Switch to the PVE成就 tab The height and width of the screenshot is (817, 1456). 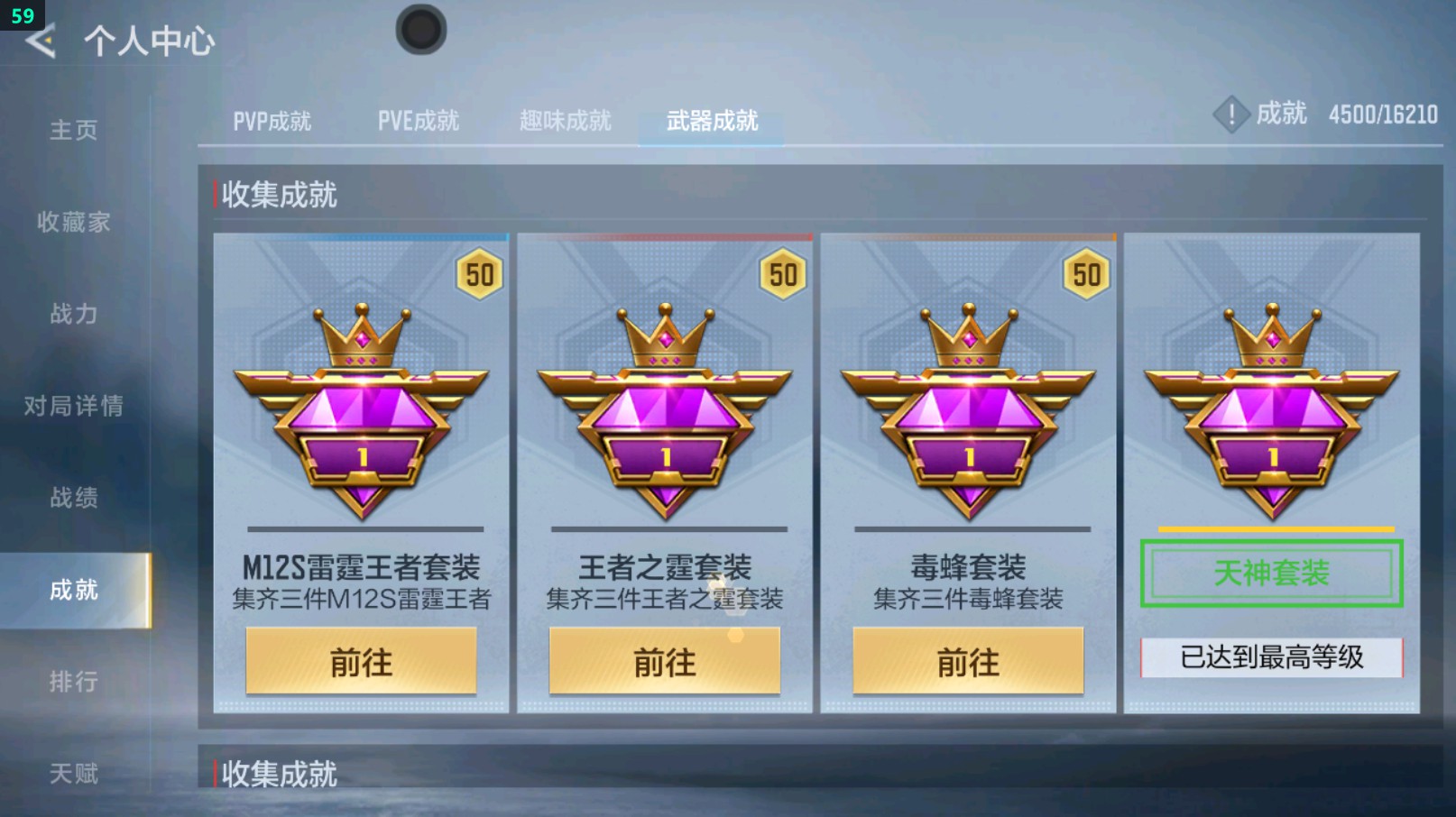coord(418,120)
